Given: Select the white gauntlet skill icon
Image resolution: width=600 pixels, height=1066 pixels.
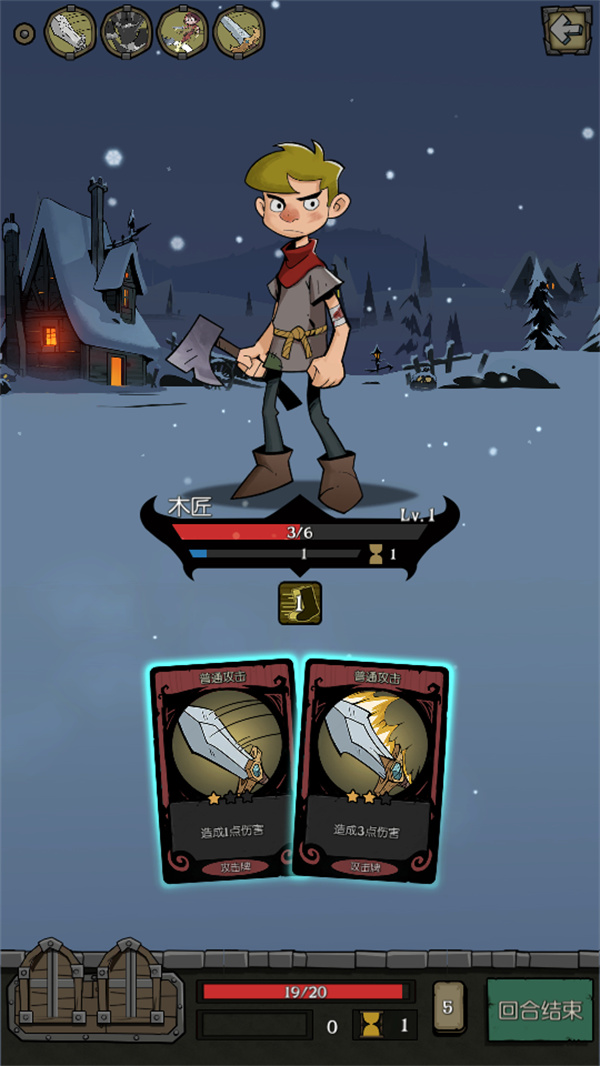Looking at the screenshot, I should click(70, 33).
